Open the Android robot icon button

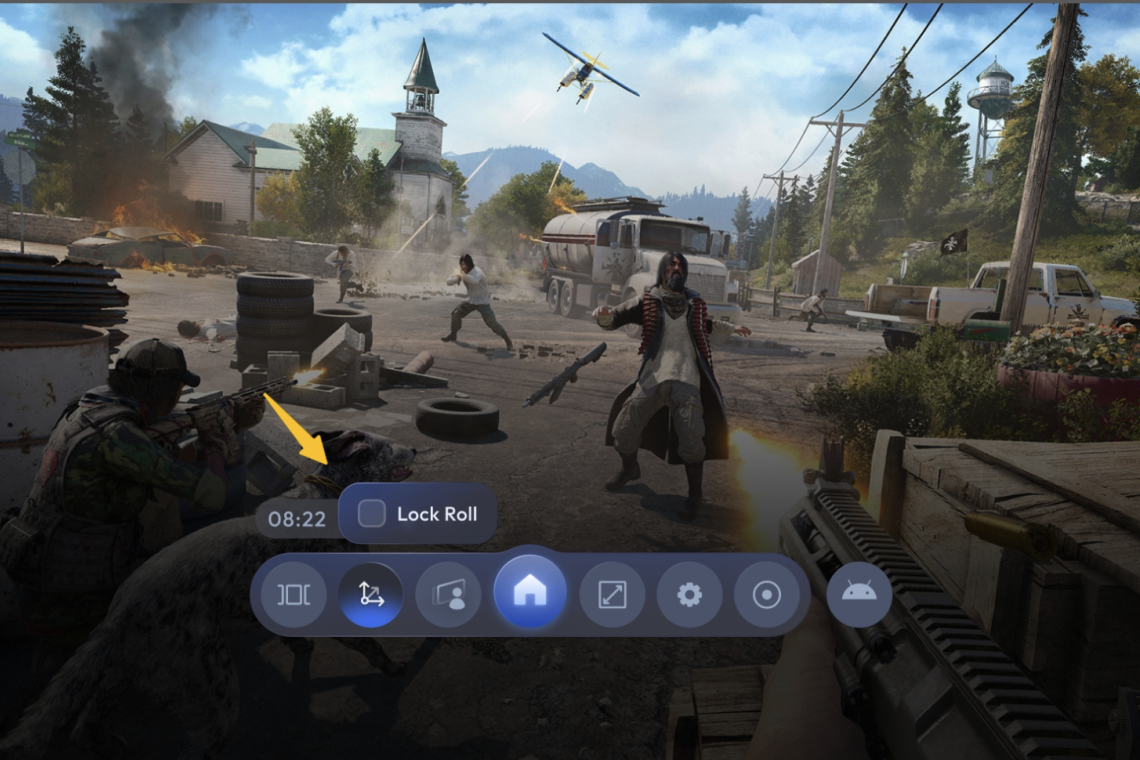click(859, 593)
